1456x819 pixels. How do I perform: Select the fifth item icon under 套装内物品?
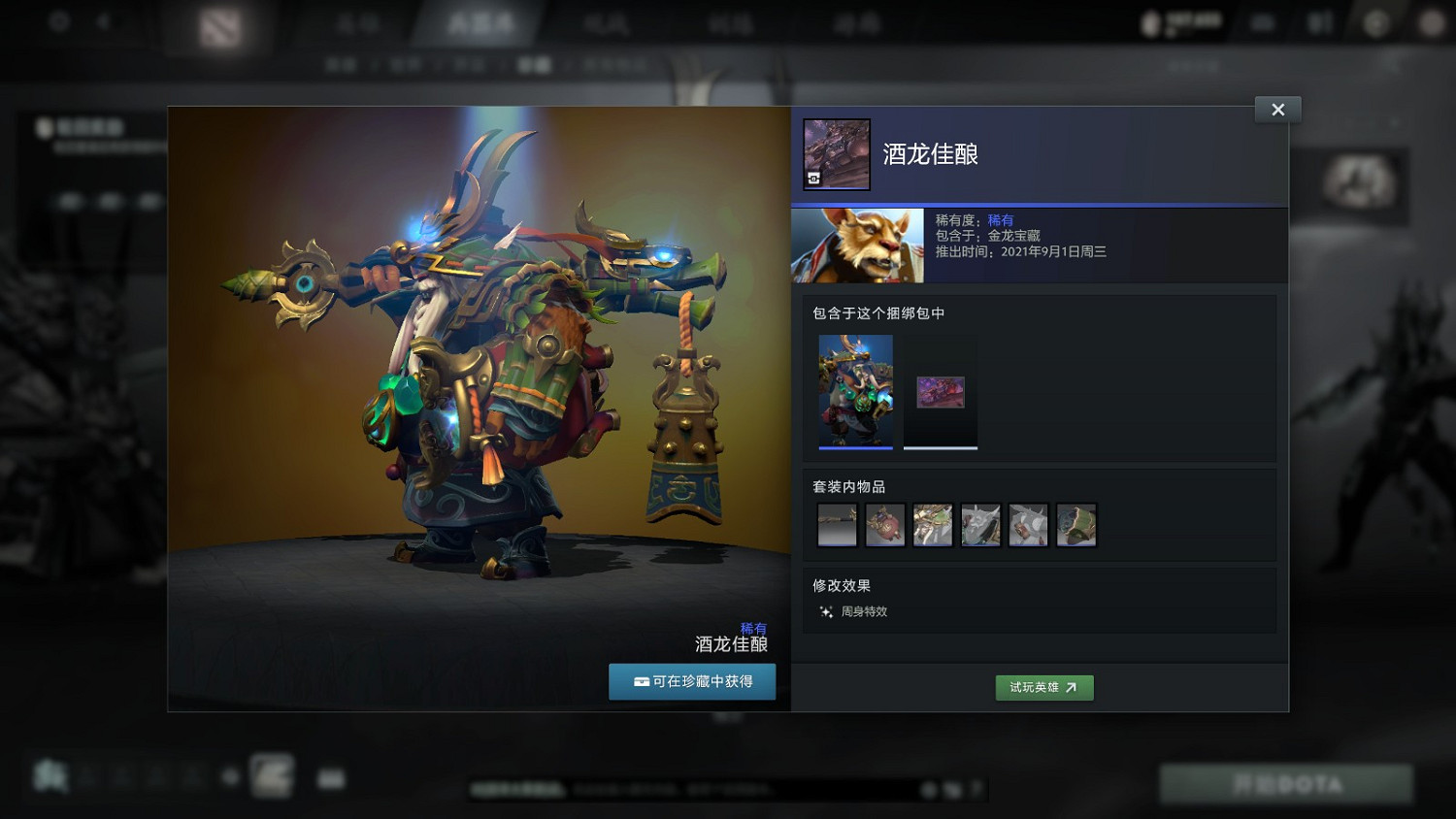(1028, 524)
